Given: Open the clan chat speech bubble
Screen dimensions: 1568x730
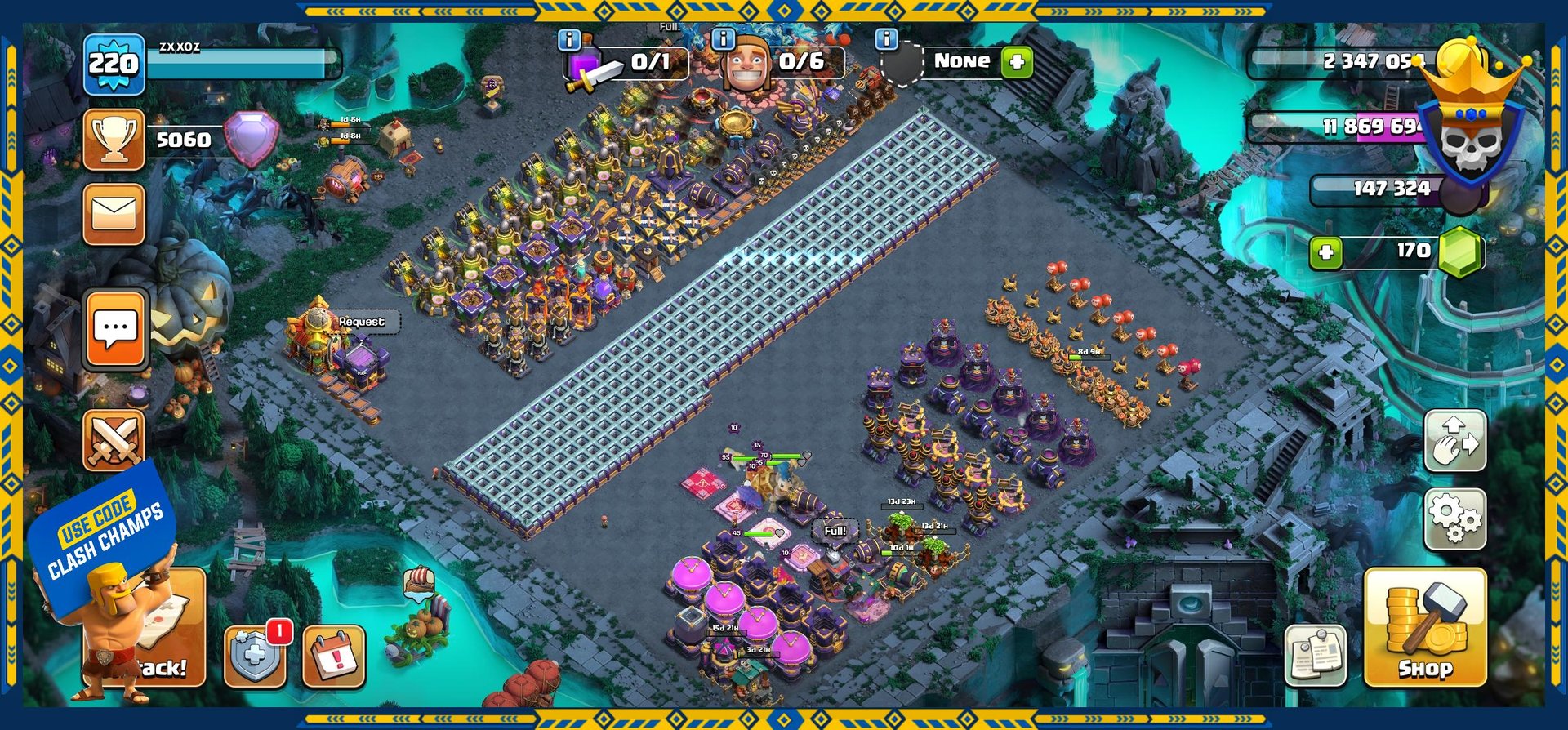Looking at the screenshot, I should point(115,330).
